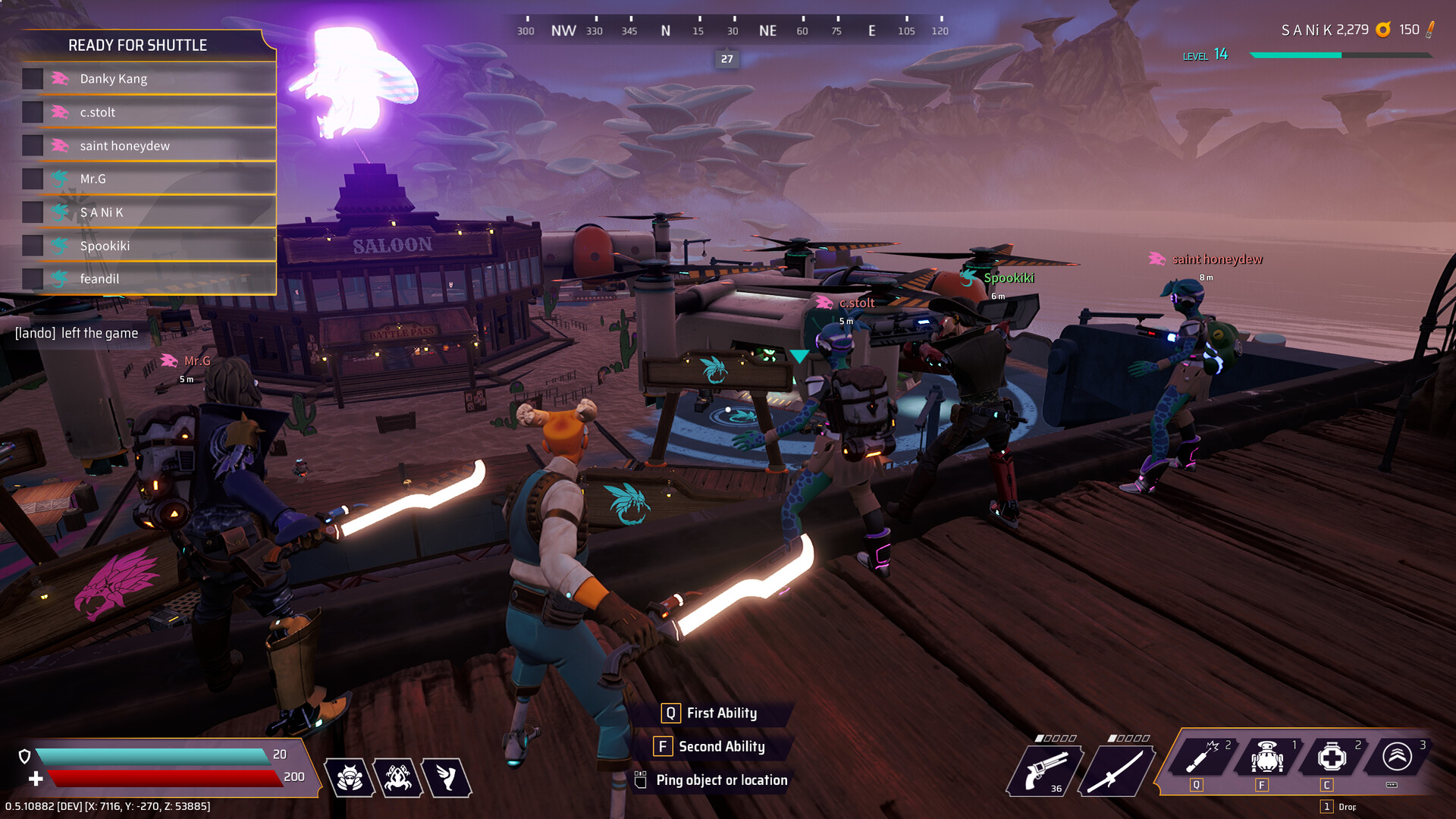Check the box beside feandil
Viewport: 1456px width, 819px height.
tap(33, 279)
